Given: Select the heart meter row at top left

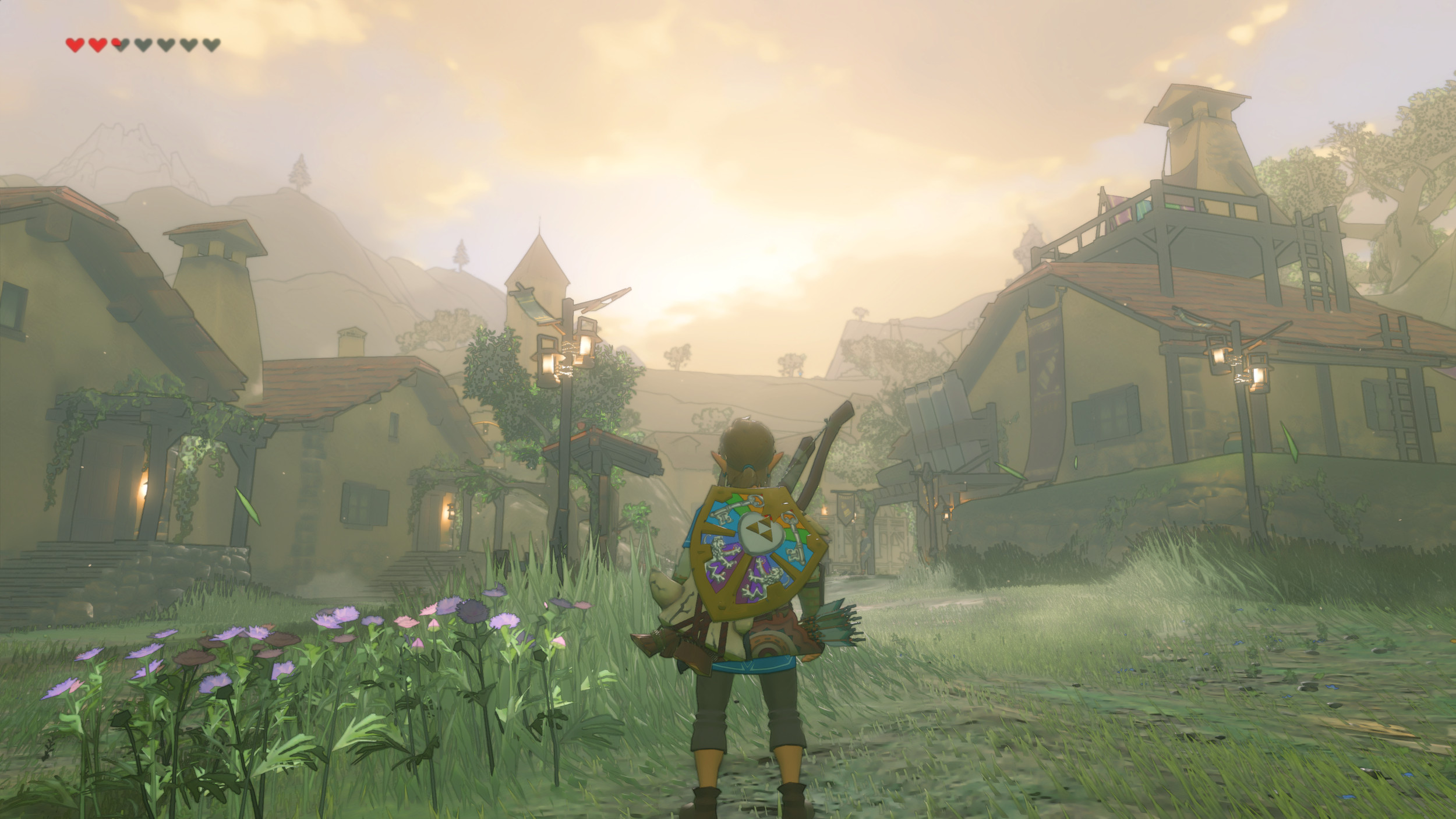Looking at the screenshot, I should click(x=143, y=44).
